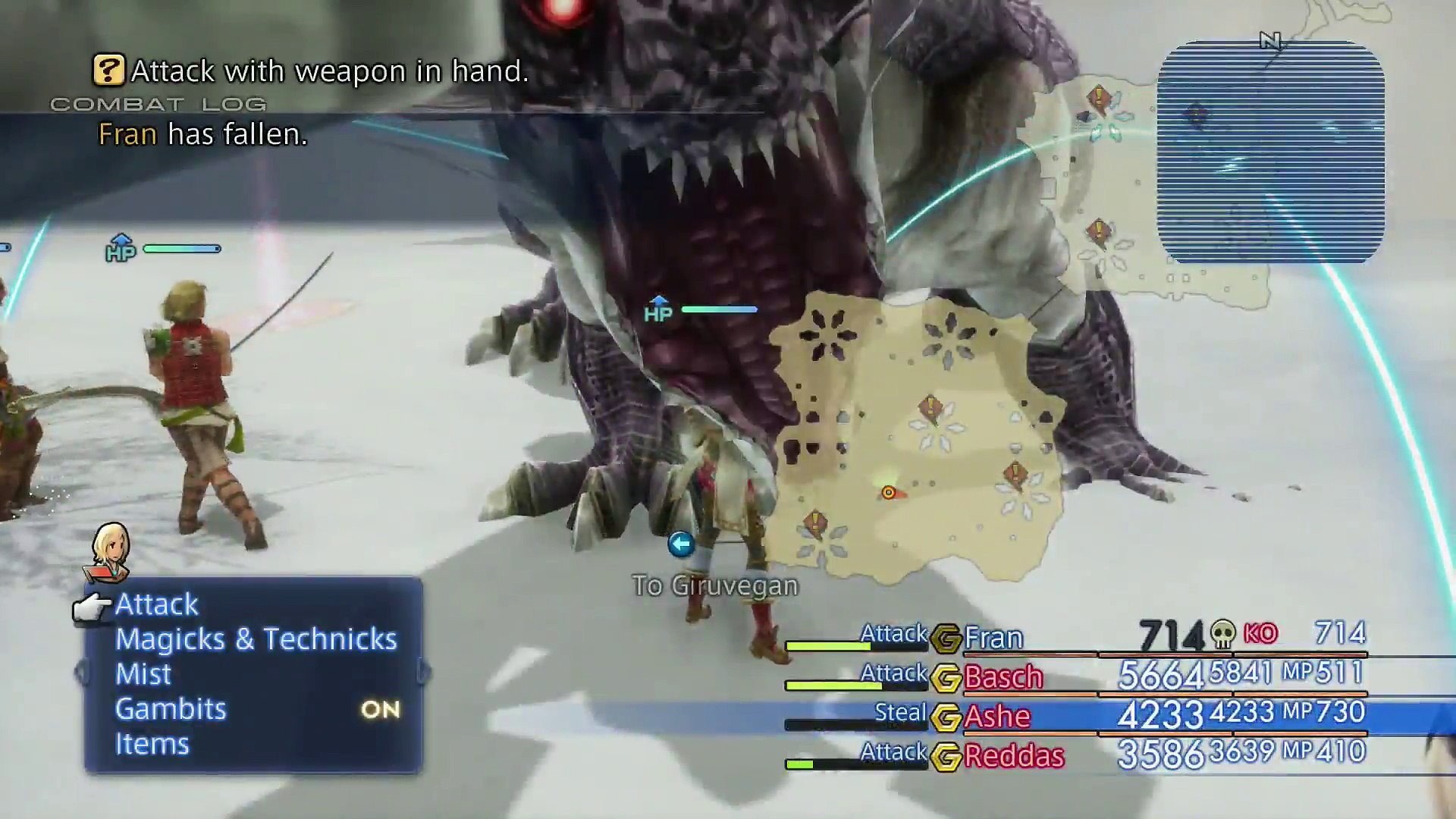This screenshot has width=1456, height=819.
Task: Pick Reddas in the party list
Action: pyautogui.click(x=1013, y=756)
